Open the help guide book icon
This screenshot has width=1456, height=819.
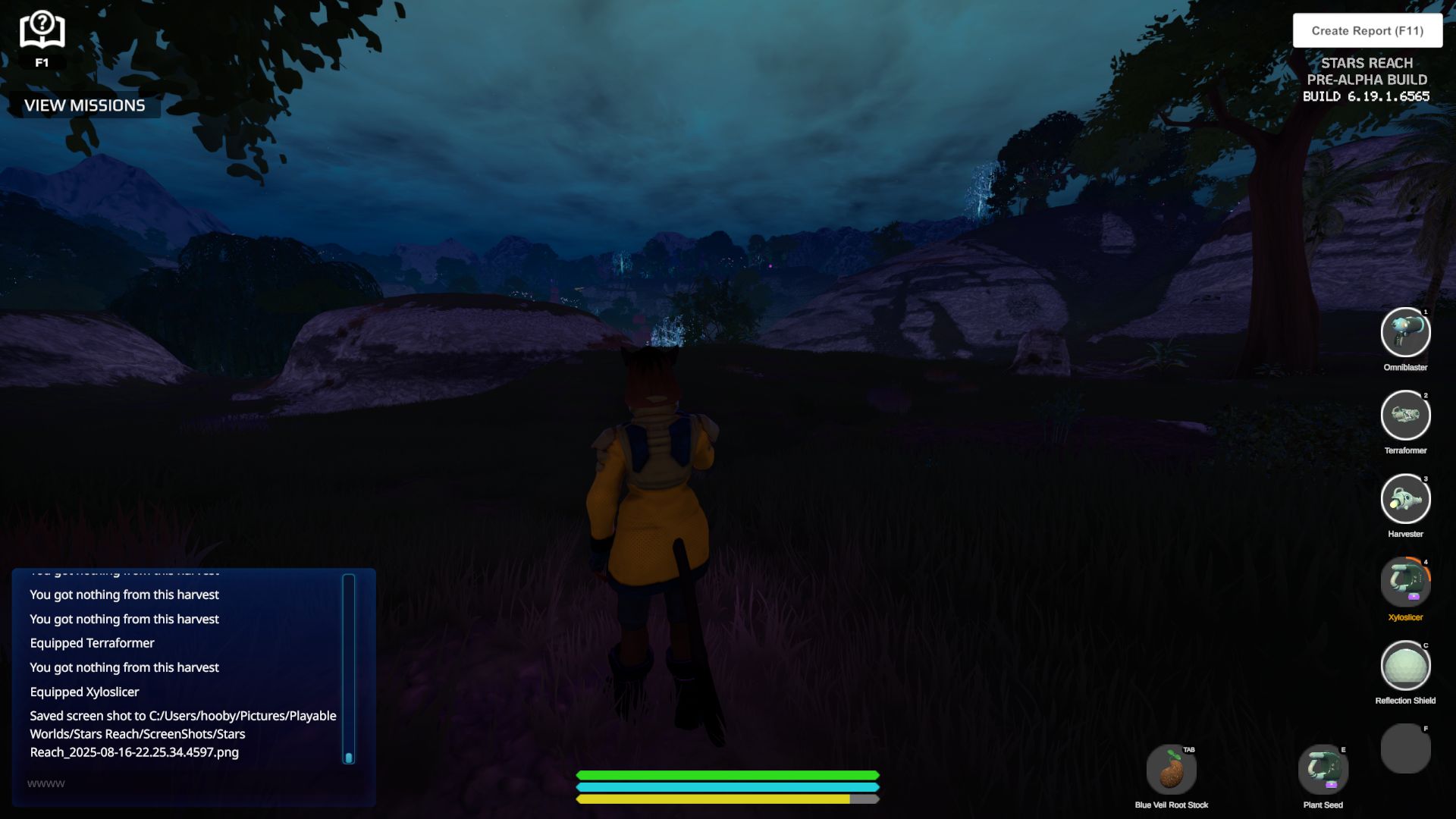(42, 31)
